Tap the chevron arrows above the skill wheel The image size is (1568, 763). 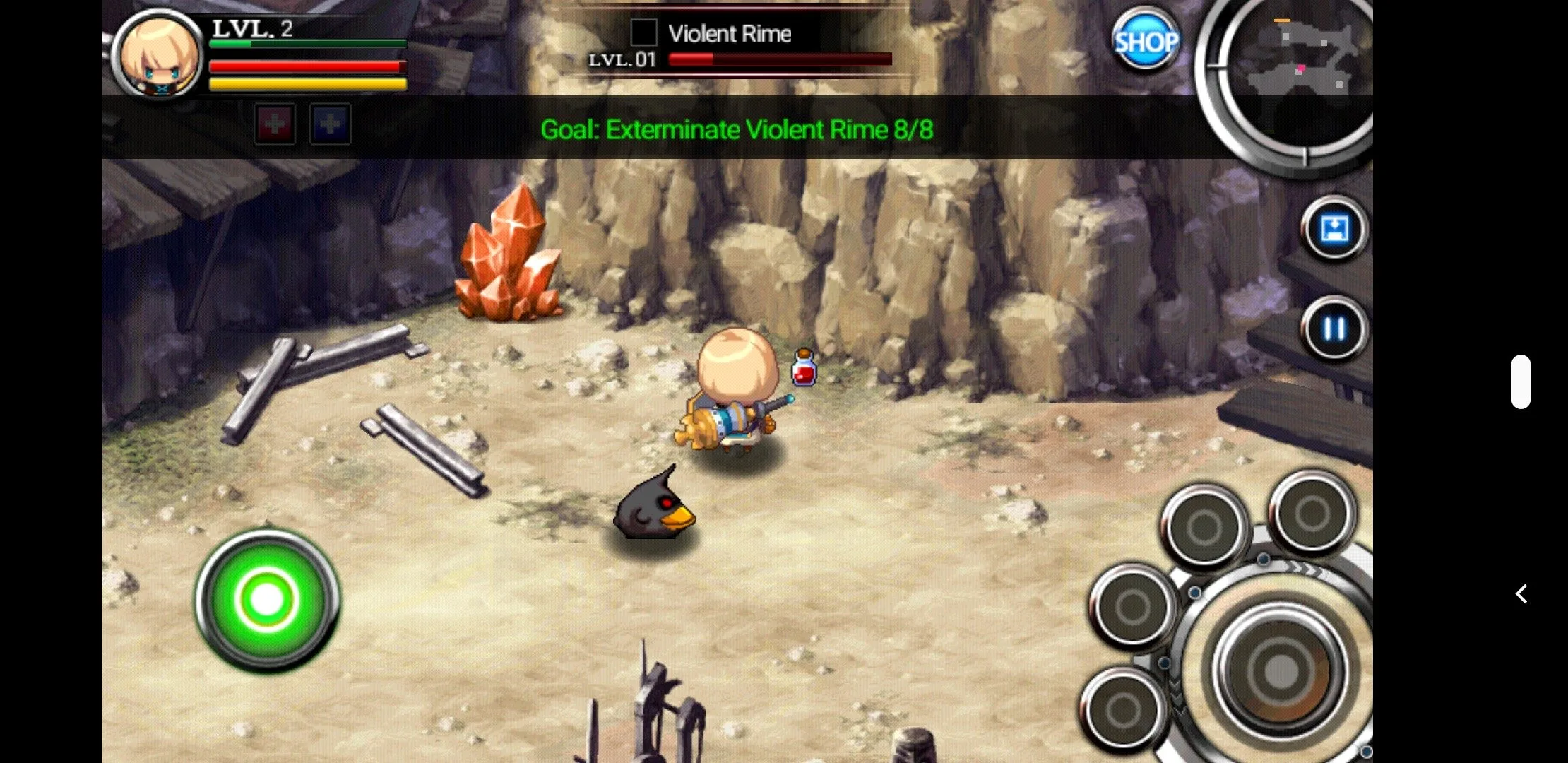(1307, 569)
